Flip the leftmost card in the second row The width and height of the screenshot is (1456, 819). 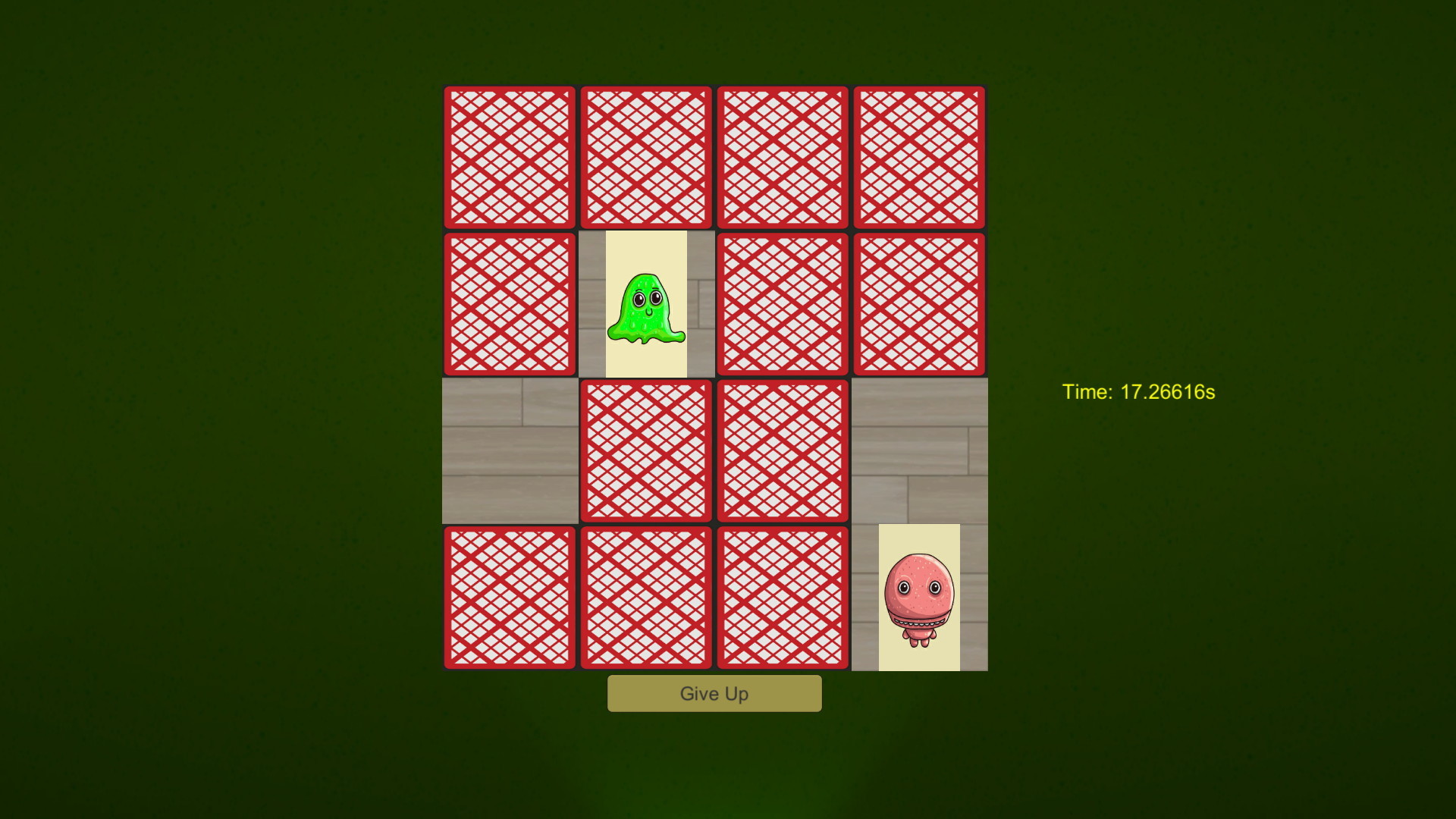[x=510, y=303]
